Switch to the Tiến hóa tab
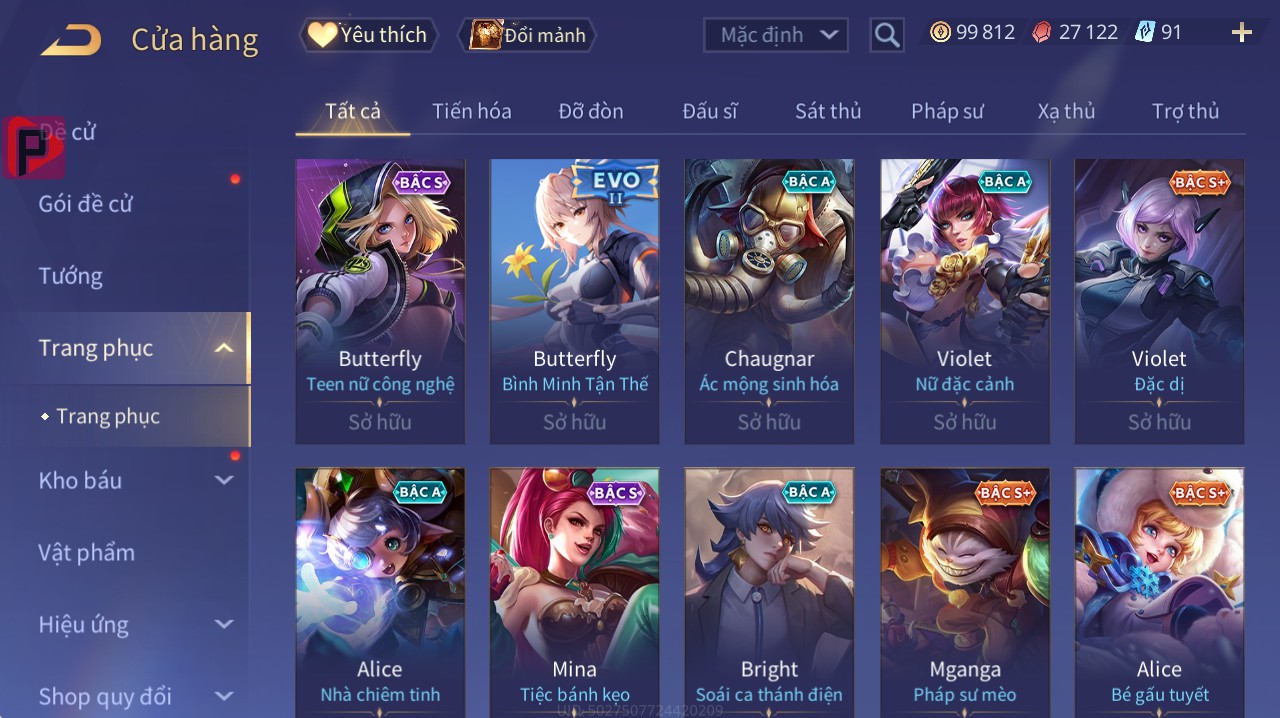 pyautogui.click(x=471, y=111)
